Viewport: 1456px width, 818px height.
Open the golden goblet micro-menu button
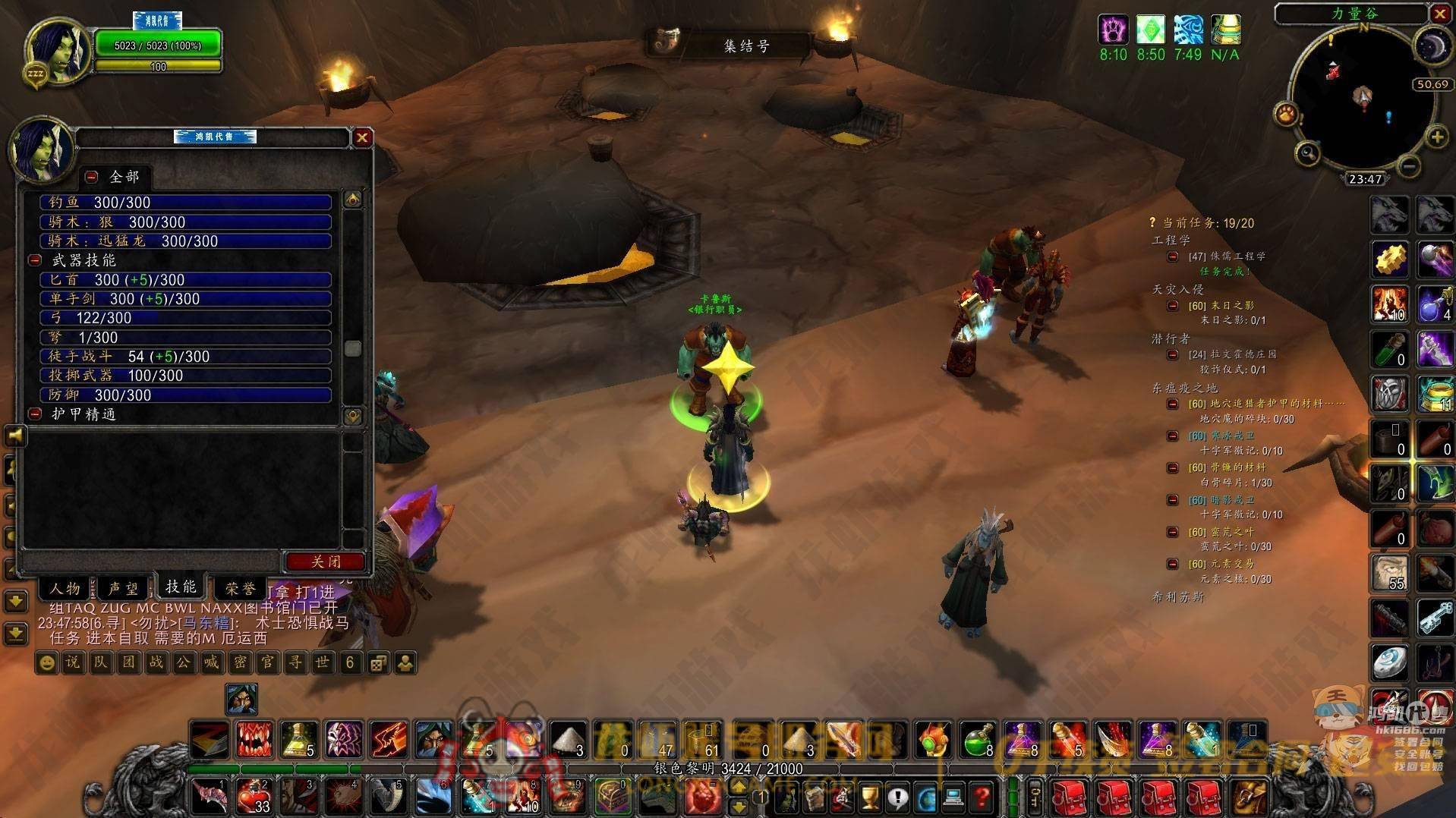click(x=870, y=797)
